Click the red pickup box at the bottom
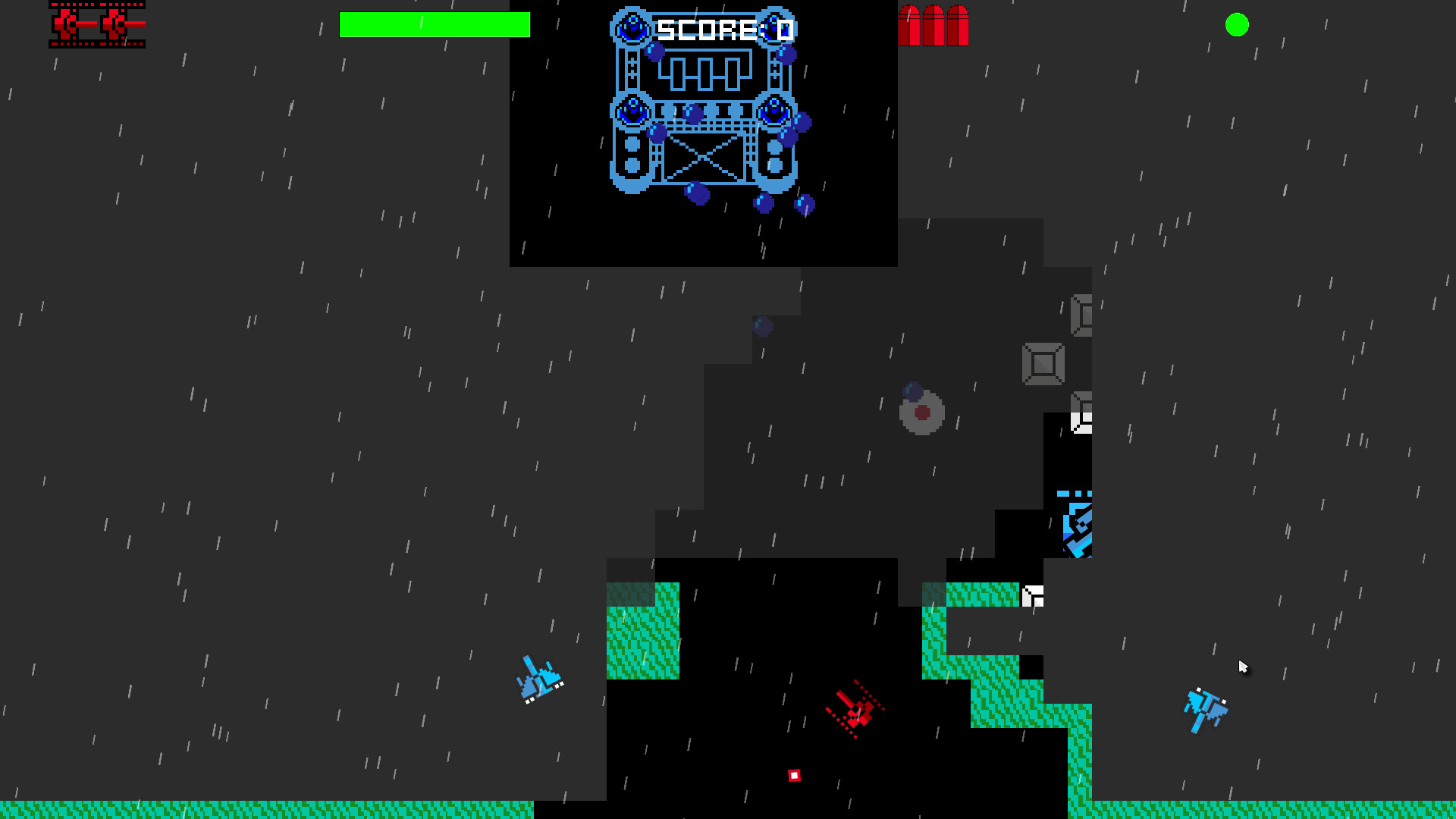The height and width of the screenshot is (819, 1456). (x=794, y=774)
